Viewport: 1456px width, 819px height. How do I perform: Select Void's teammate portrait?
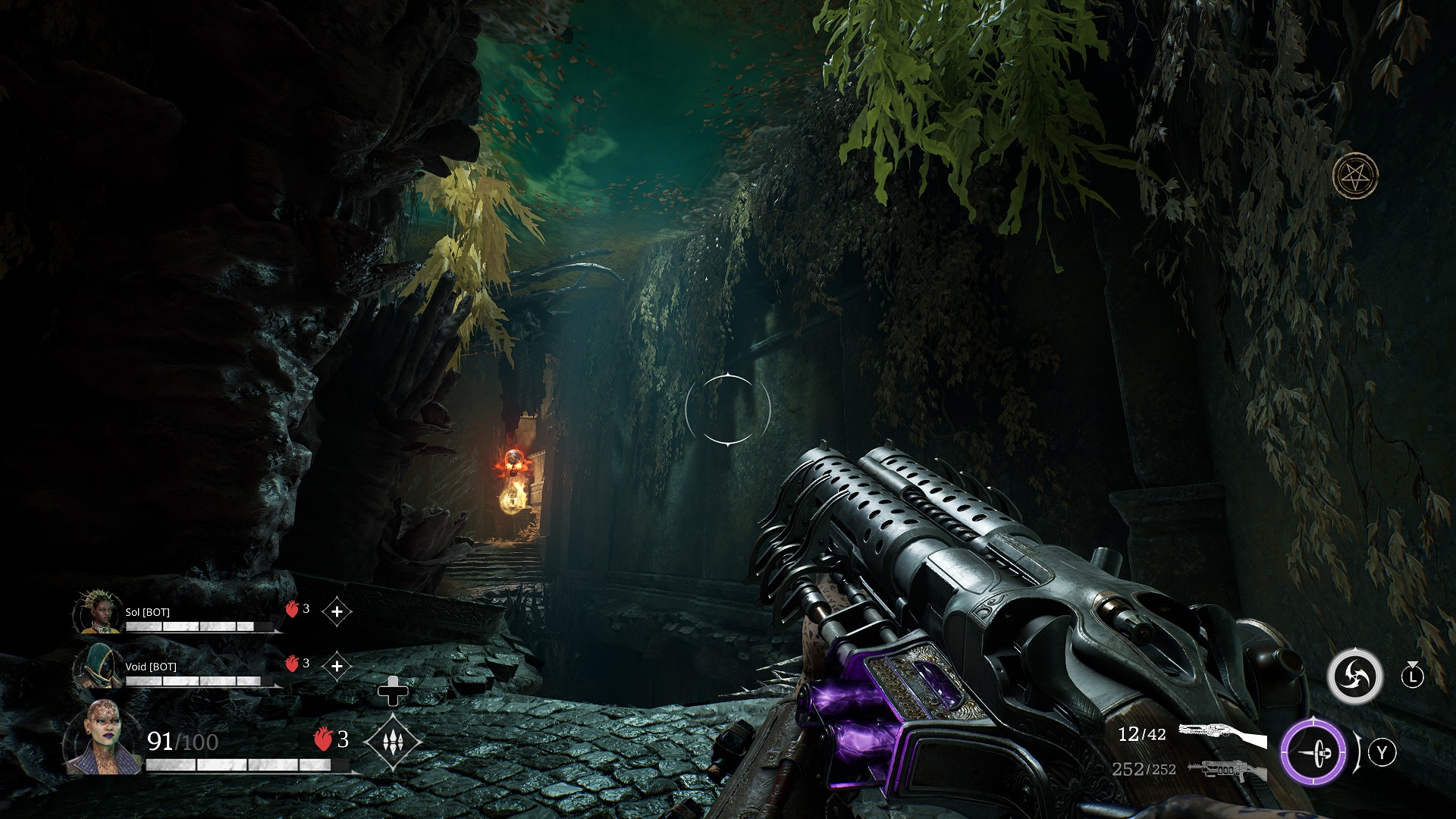click(x=99, y=667)
